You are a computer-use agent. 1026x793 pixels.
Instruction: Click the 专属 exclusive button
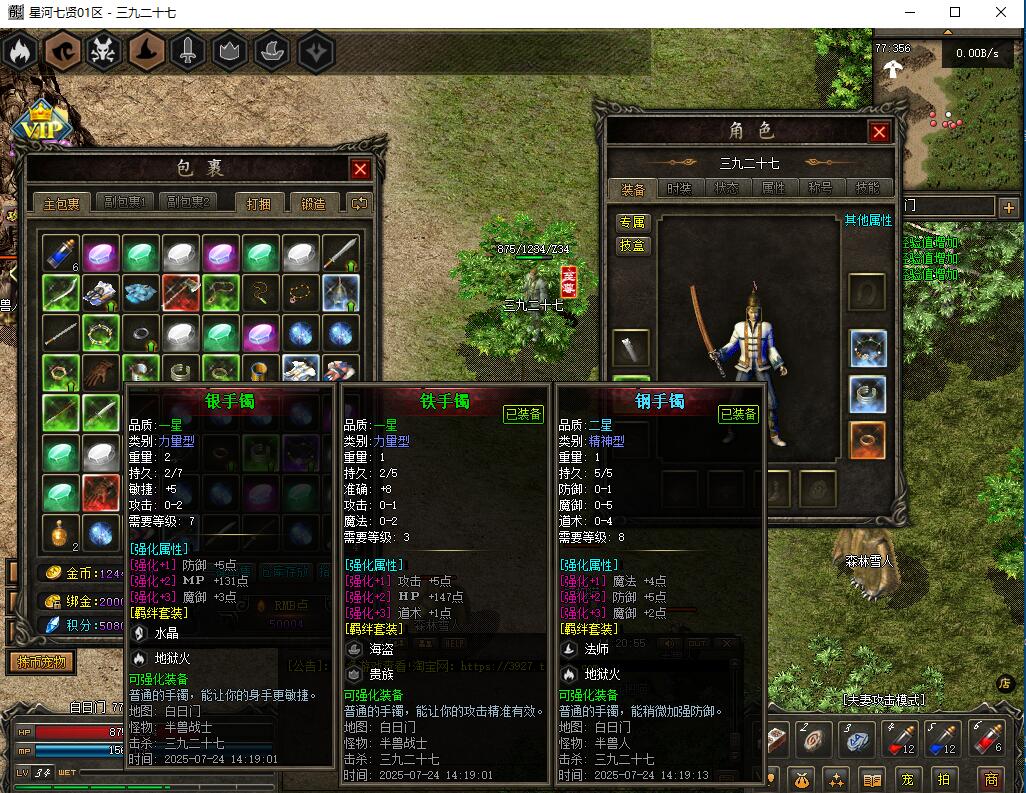click(x=632, y=222)
